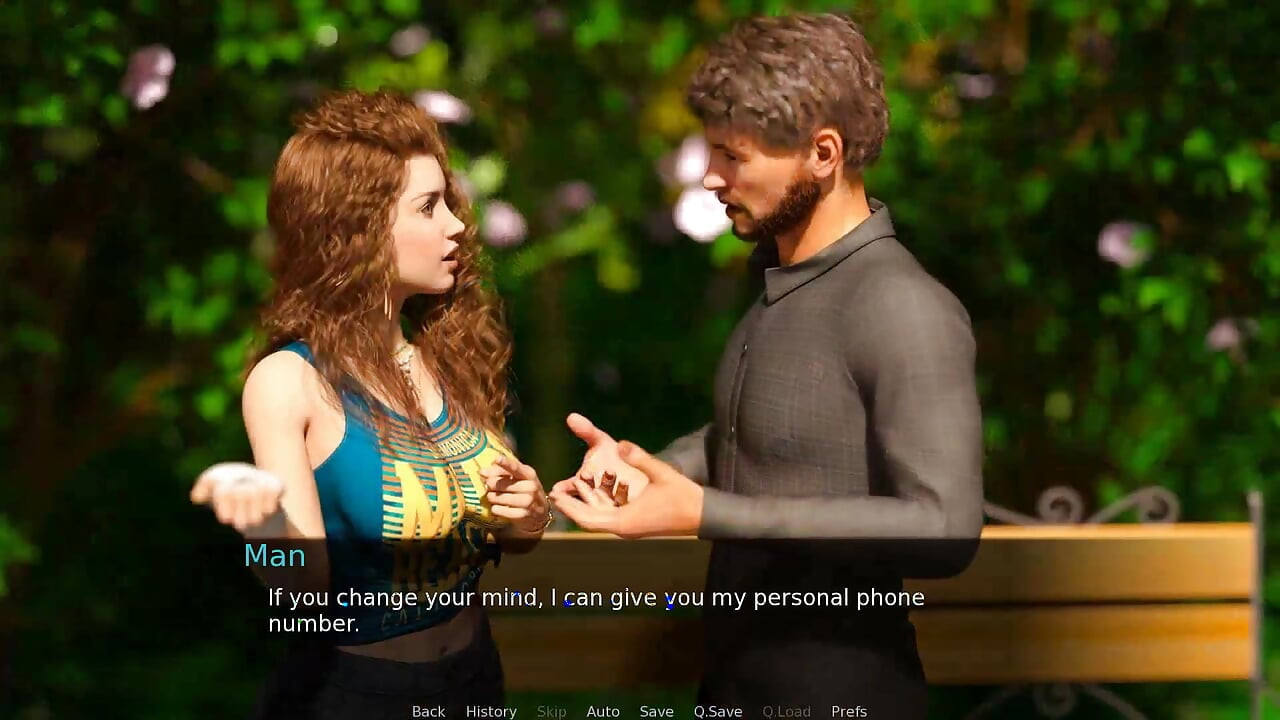Image resolution: width=1280 pixels, height=720 pixels.
Task: Open the Save game screen
Action: 656,711
